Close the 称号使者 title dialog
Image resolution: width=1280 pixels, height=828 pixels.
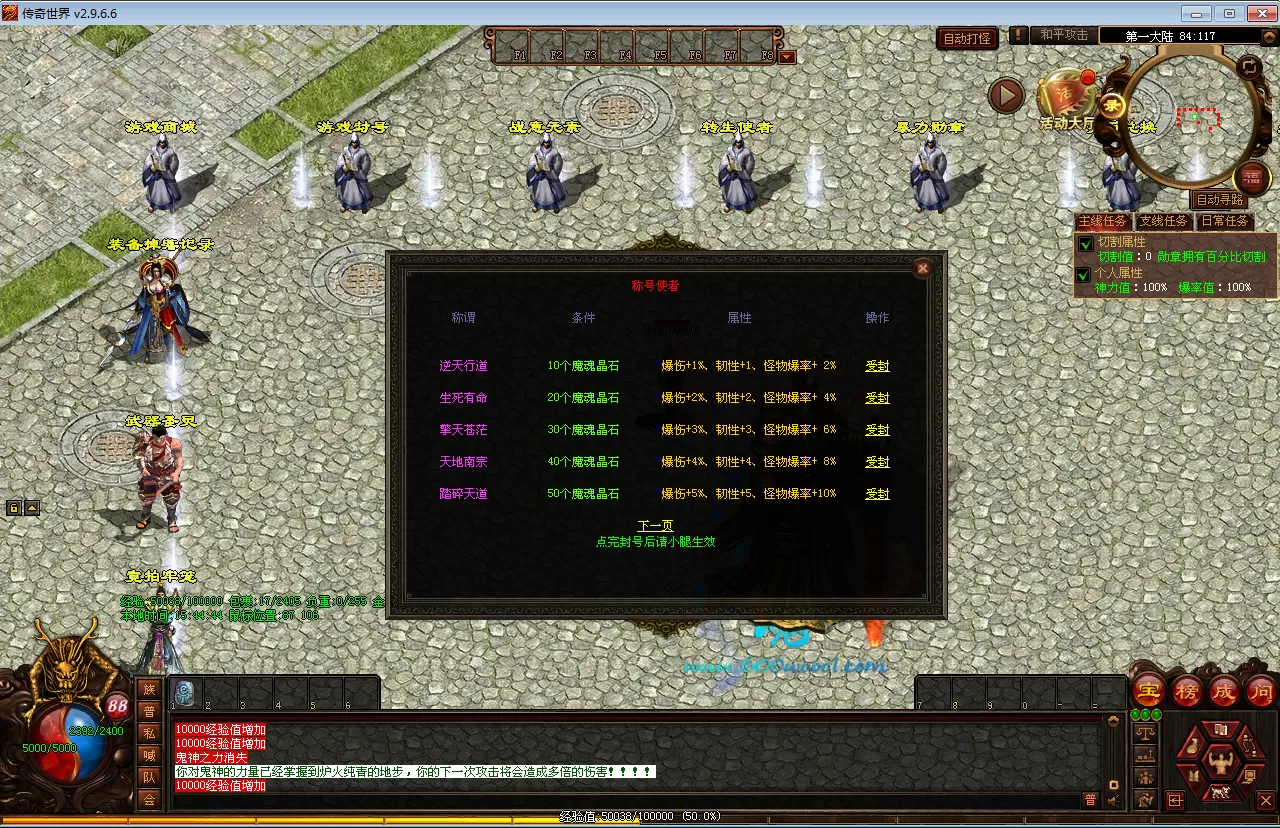(923, 268)
